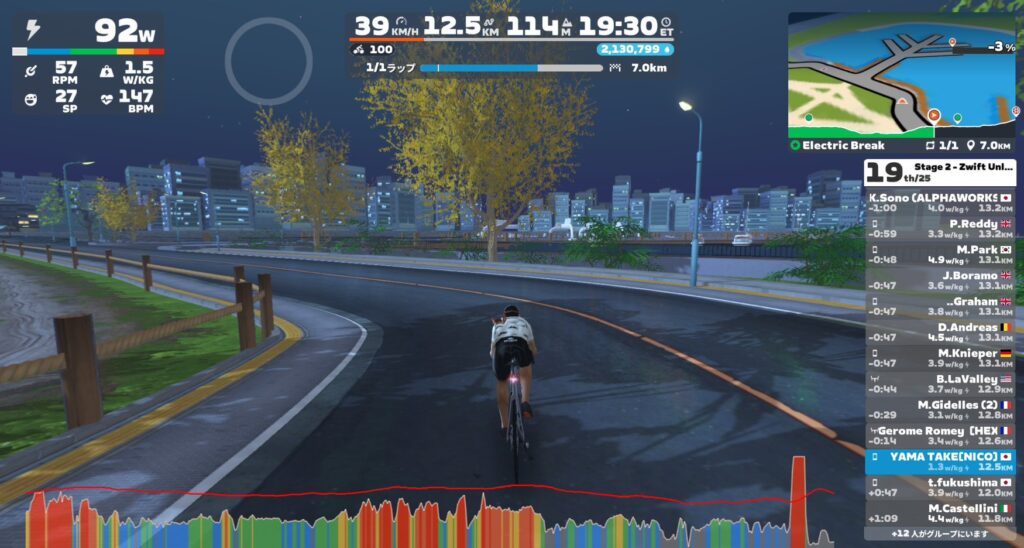Select P.Reddy's row in nearby riders
1024x548 pixels.
[x=939, y=229]
